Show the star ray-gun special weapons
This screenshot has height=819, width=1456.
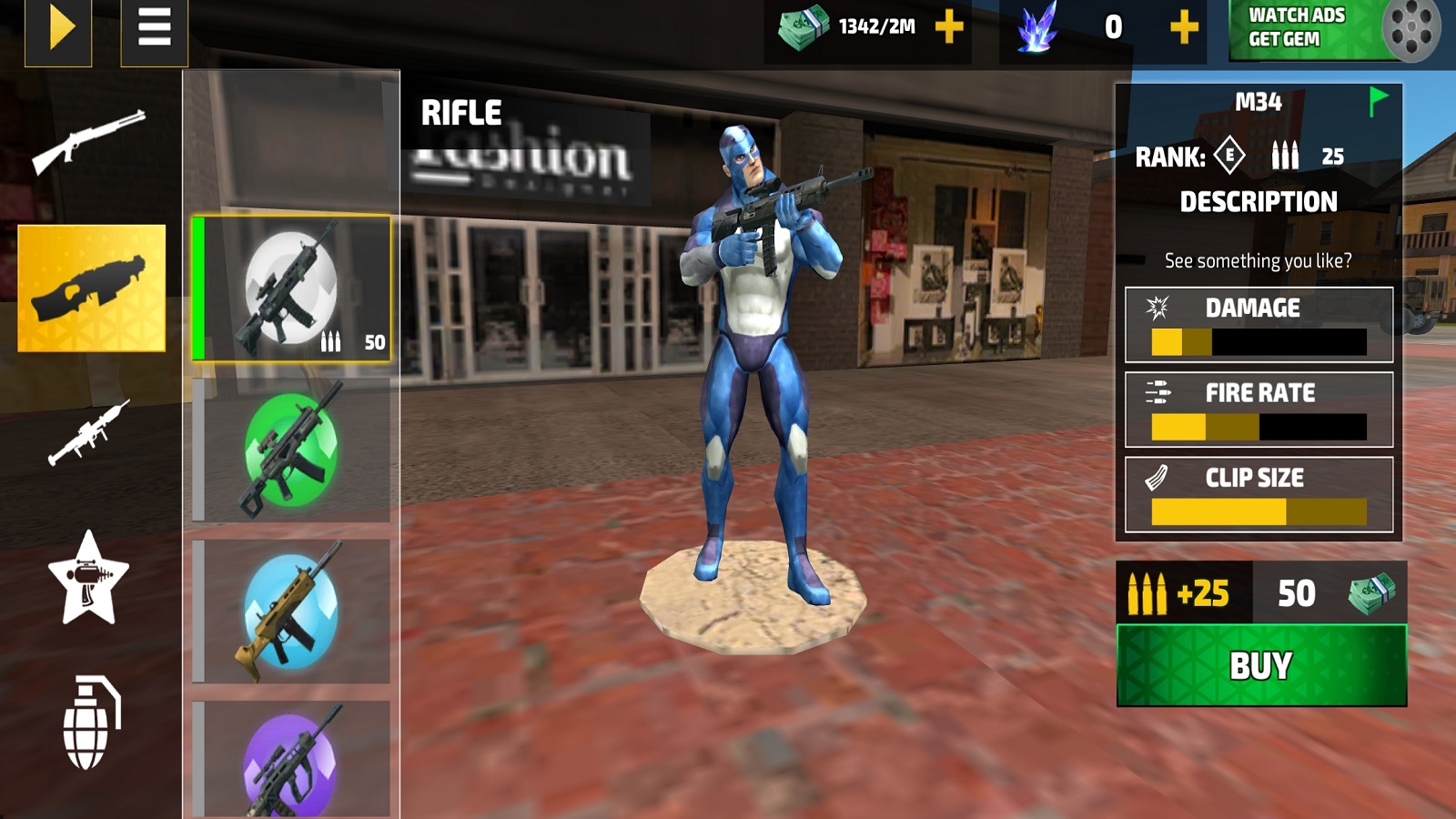[88, 579]
